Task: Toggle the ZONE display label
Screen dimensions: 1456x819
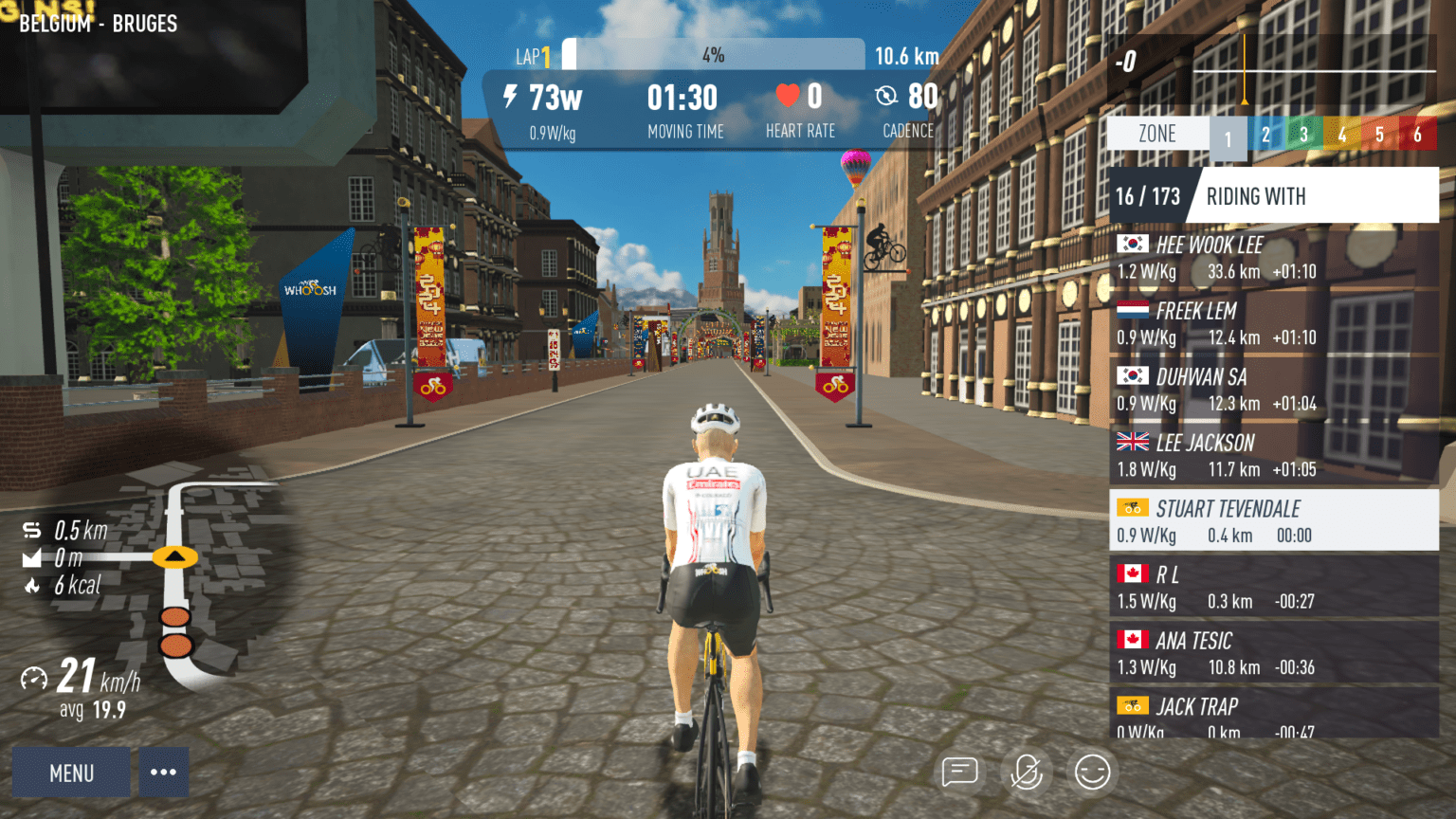Action: pyautogui.click(x=1156, y=133)
